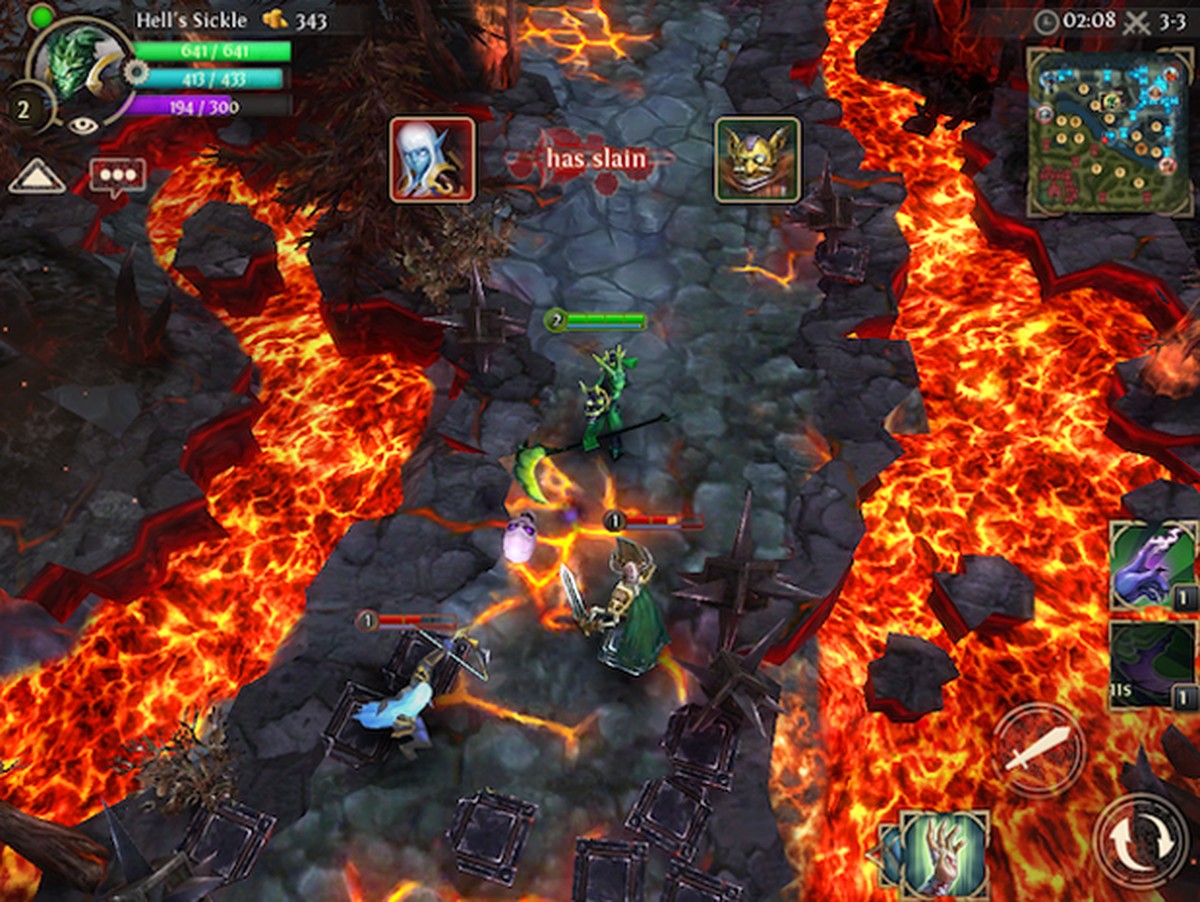The width and height of the screenshot is (1200, 902).
Task: Show the gold coins shop counter
Action: tap(295, 20)
